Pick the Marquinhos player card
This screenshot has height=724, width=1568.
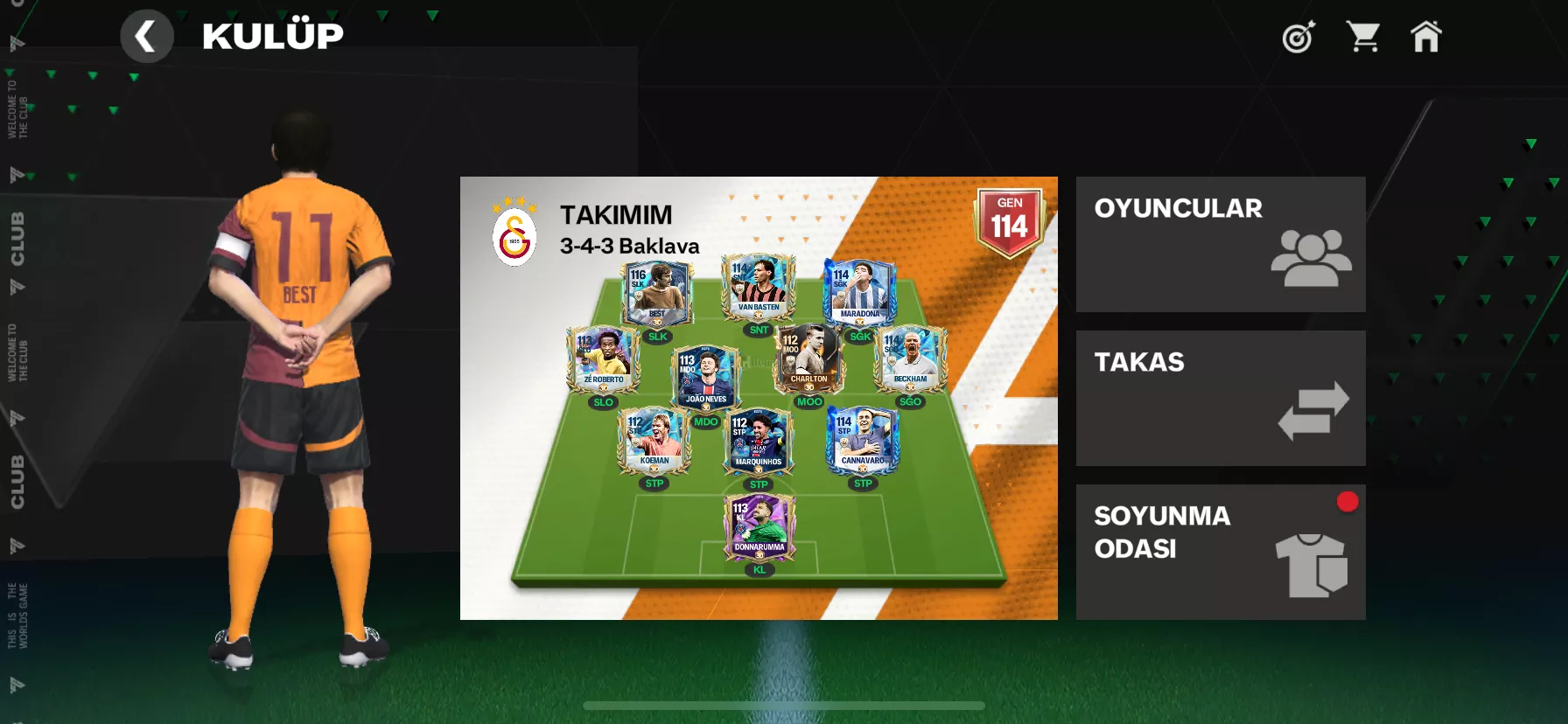[759, 441]
